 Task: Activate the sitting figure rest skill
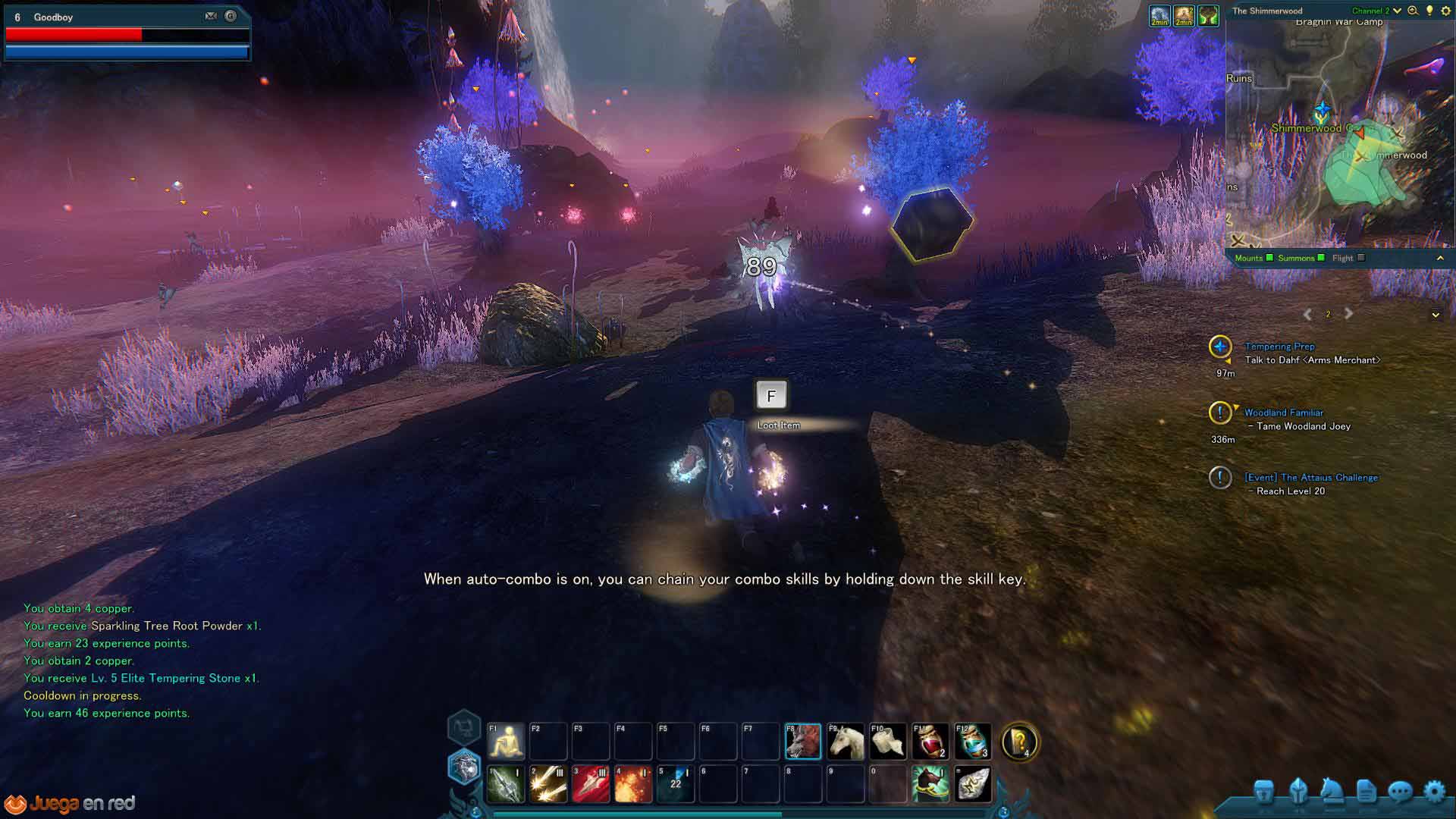point(506,741)
